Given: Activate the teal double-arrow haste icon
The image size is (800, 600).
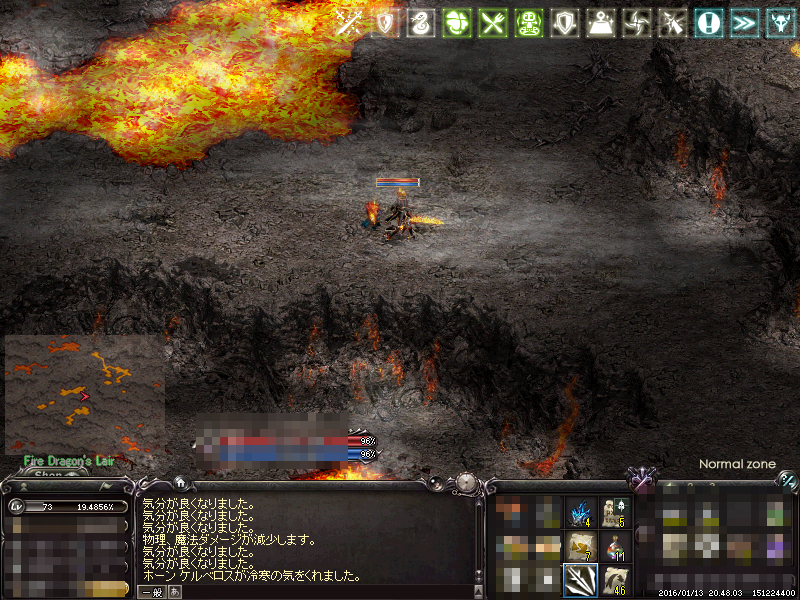Looking at the screenshot, I should pyautogui.click(x=745, y=23).
